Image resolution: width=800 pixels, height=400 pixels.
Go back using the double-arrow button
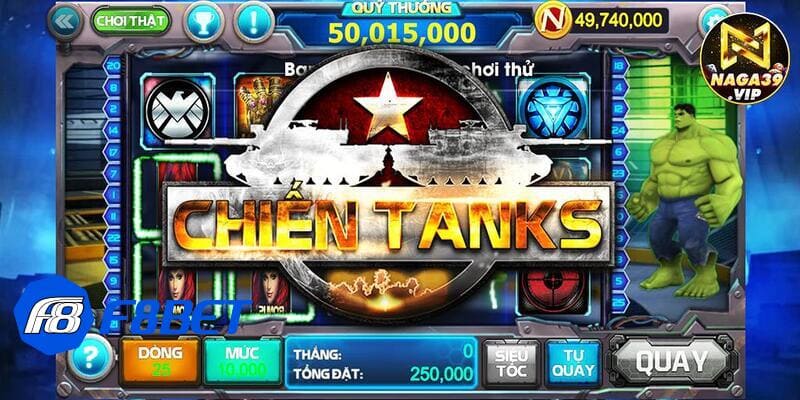pos(65,19)
